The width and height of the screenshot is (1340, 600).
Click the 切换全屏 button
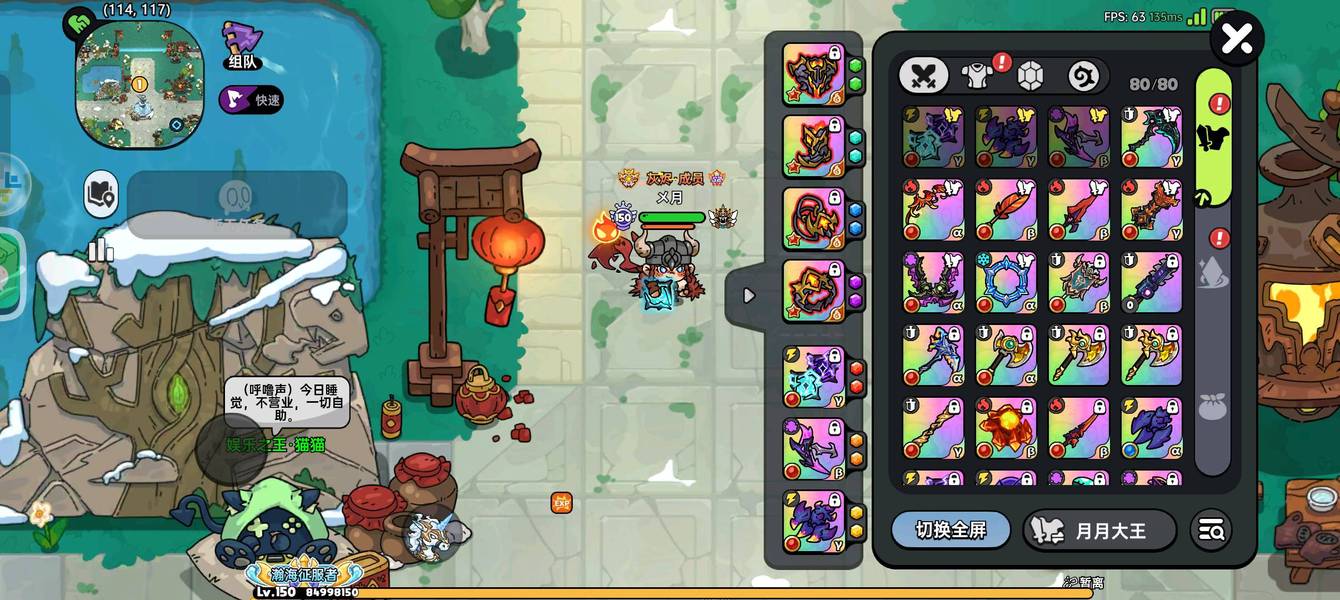(950, 530)
